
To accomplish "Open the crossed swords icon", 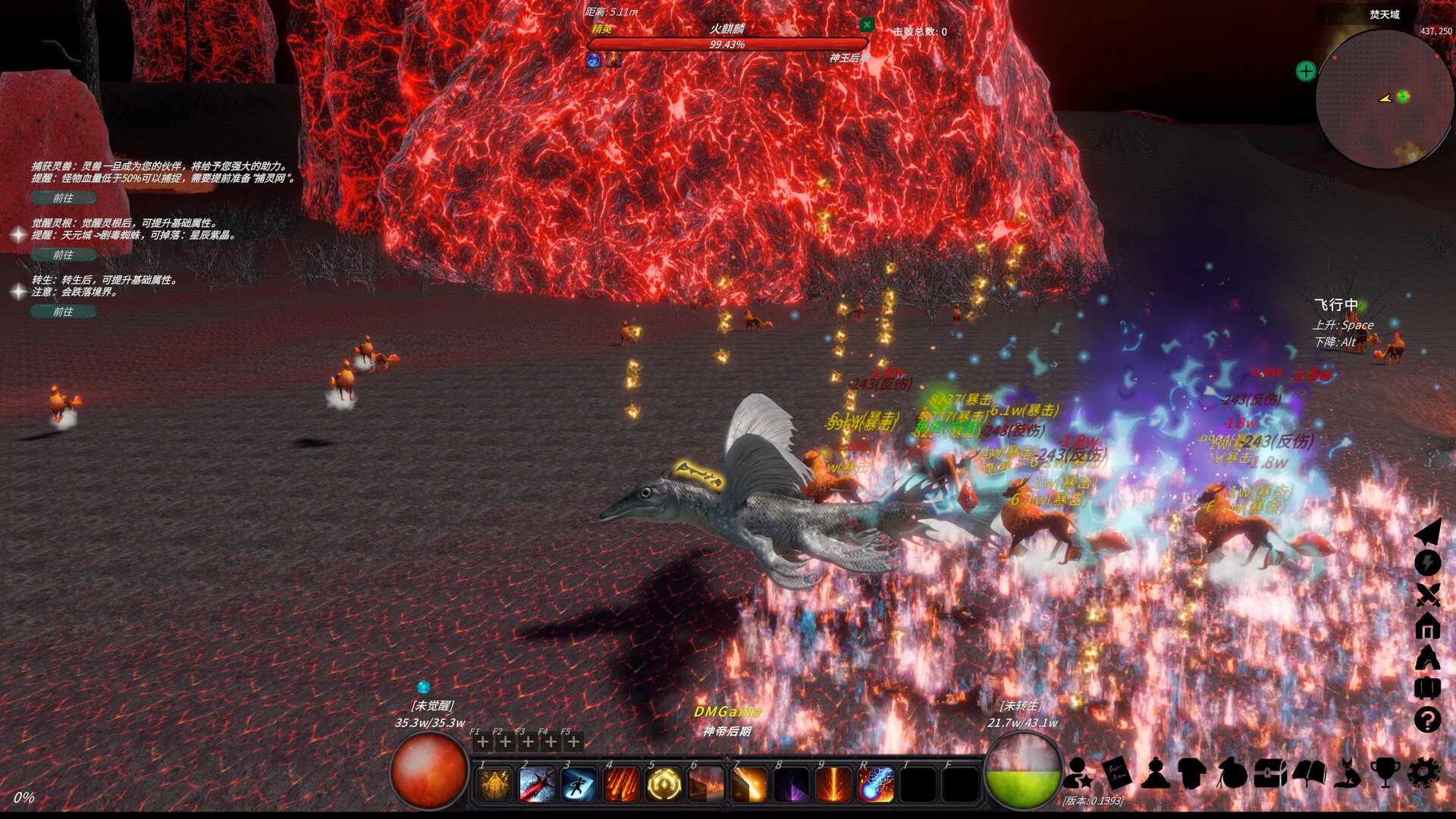I will [1427, 595].
